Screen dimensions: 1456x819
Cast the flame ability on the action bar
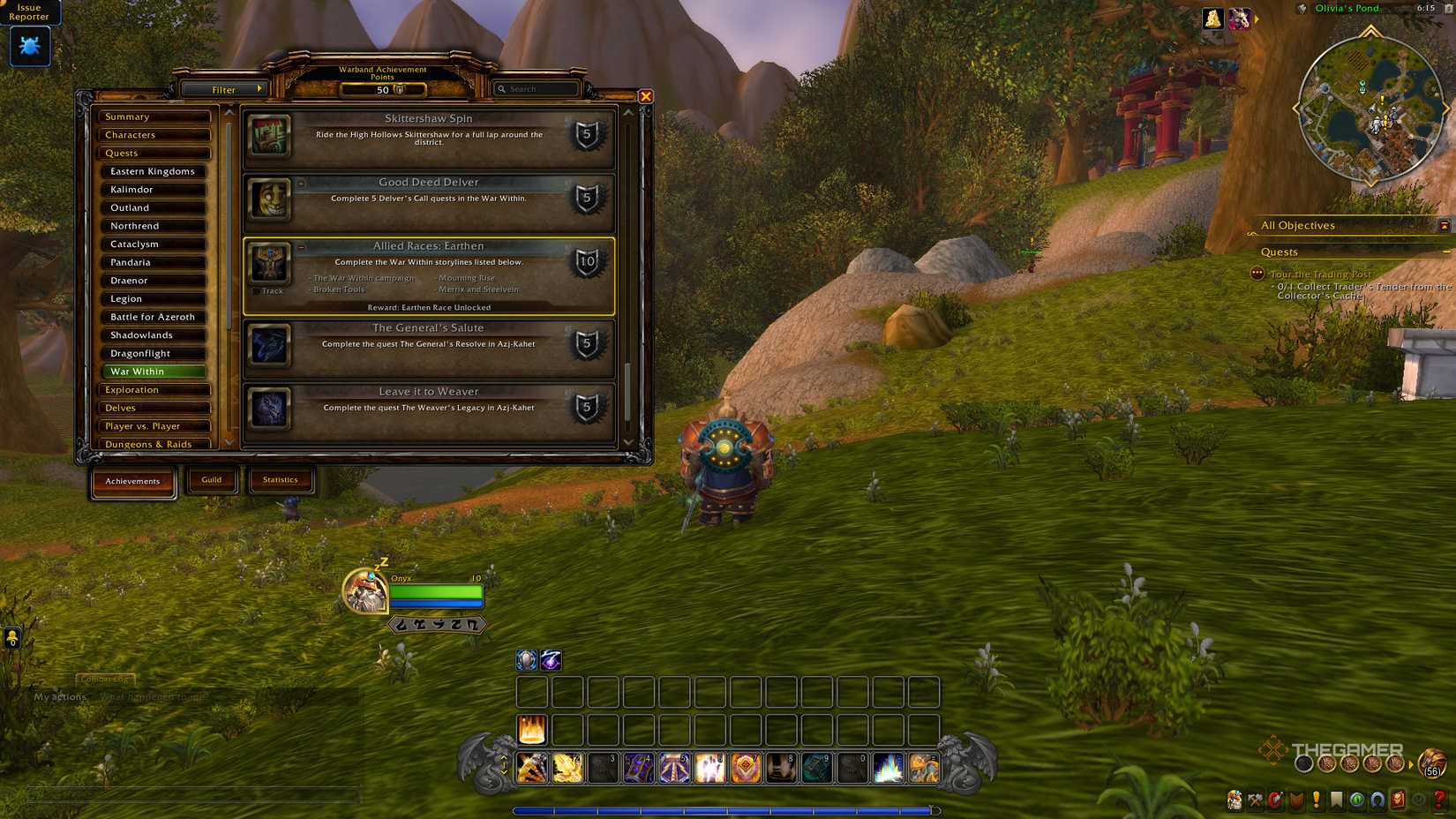[530, 729]
